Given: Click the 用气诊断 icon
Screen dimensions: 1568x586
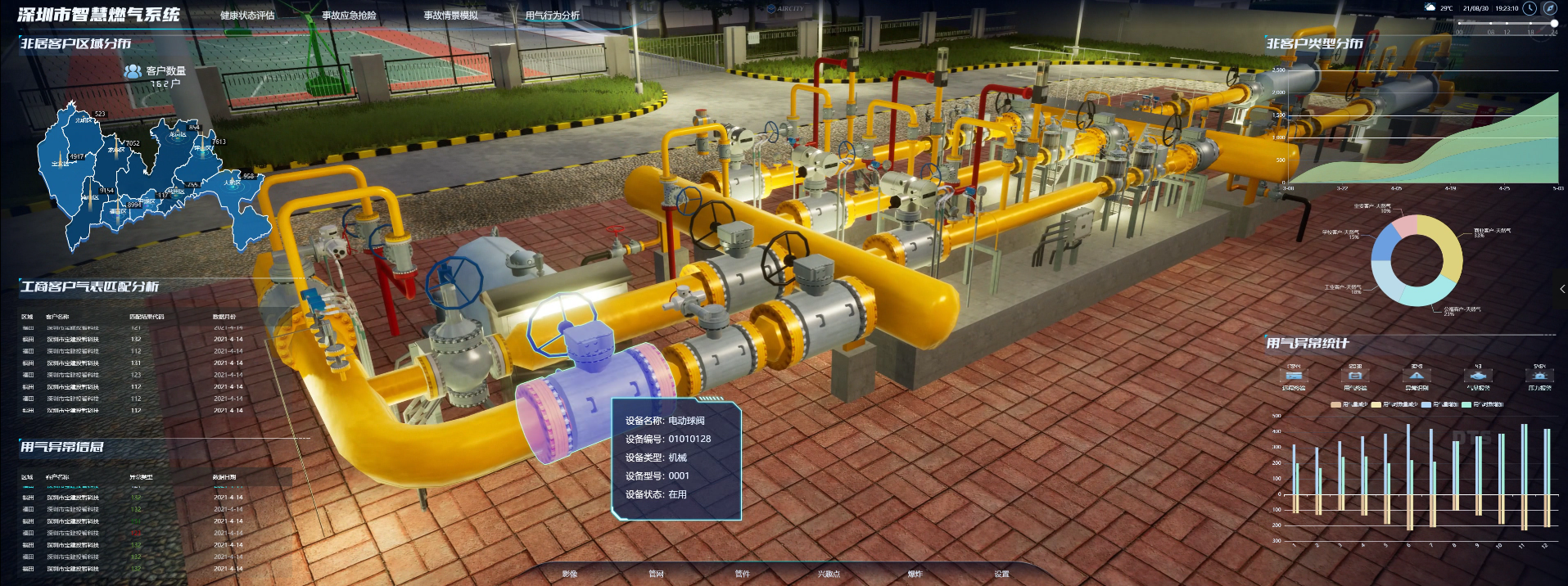Looking at the screenshot, I should click(x=1355, y=376).
